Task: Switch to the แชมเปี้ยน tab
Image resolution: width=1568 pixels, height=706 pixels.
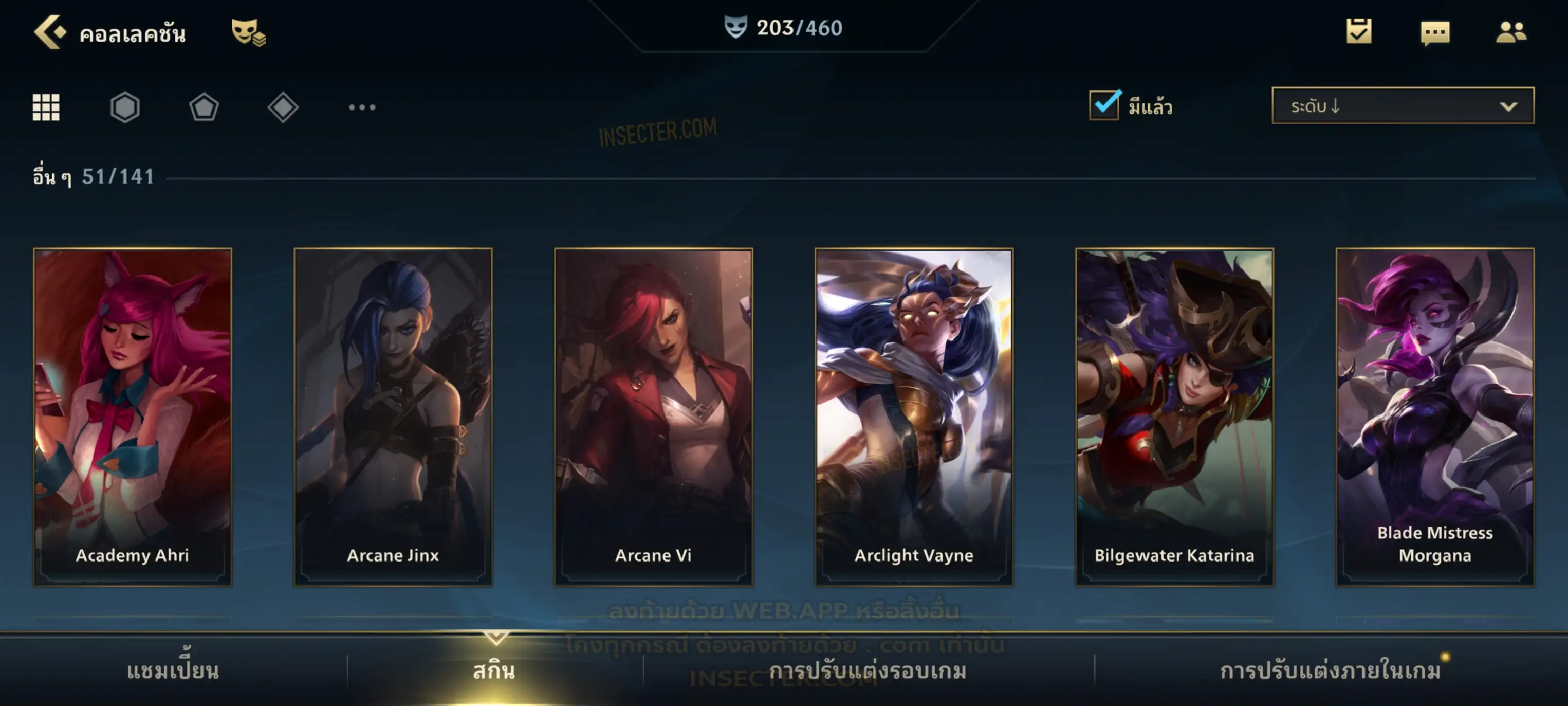Action: coord(173,671)
